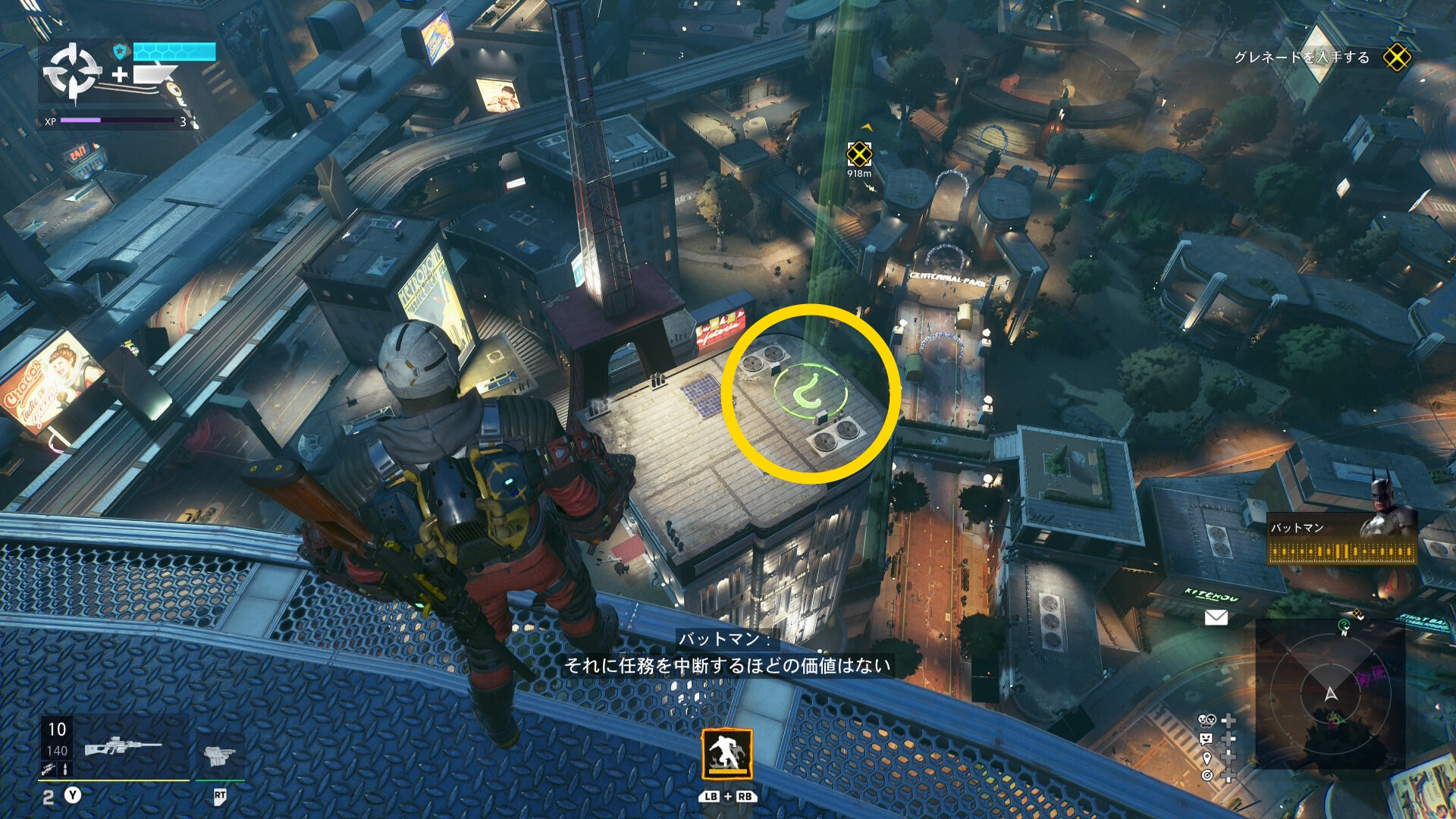Screen dimensions: 1456x819
Task: Choose the sniper rifle weapon slot
Action: pyautogui.click(x=121, y=747)
